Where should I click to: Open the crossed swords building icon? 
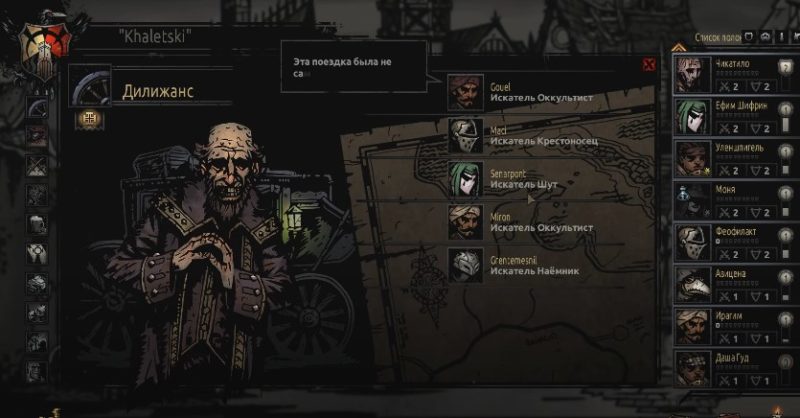[x=37, y=165]
